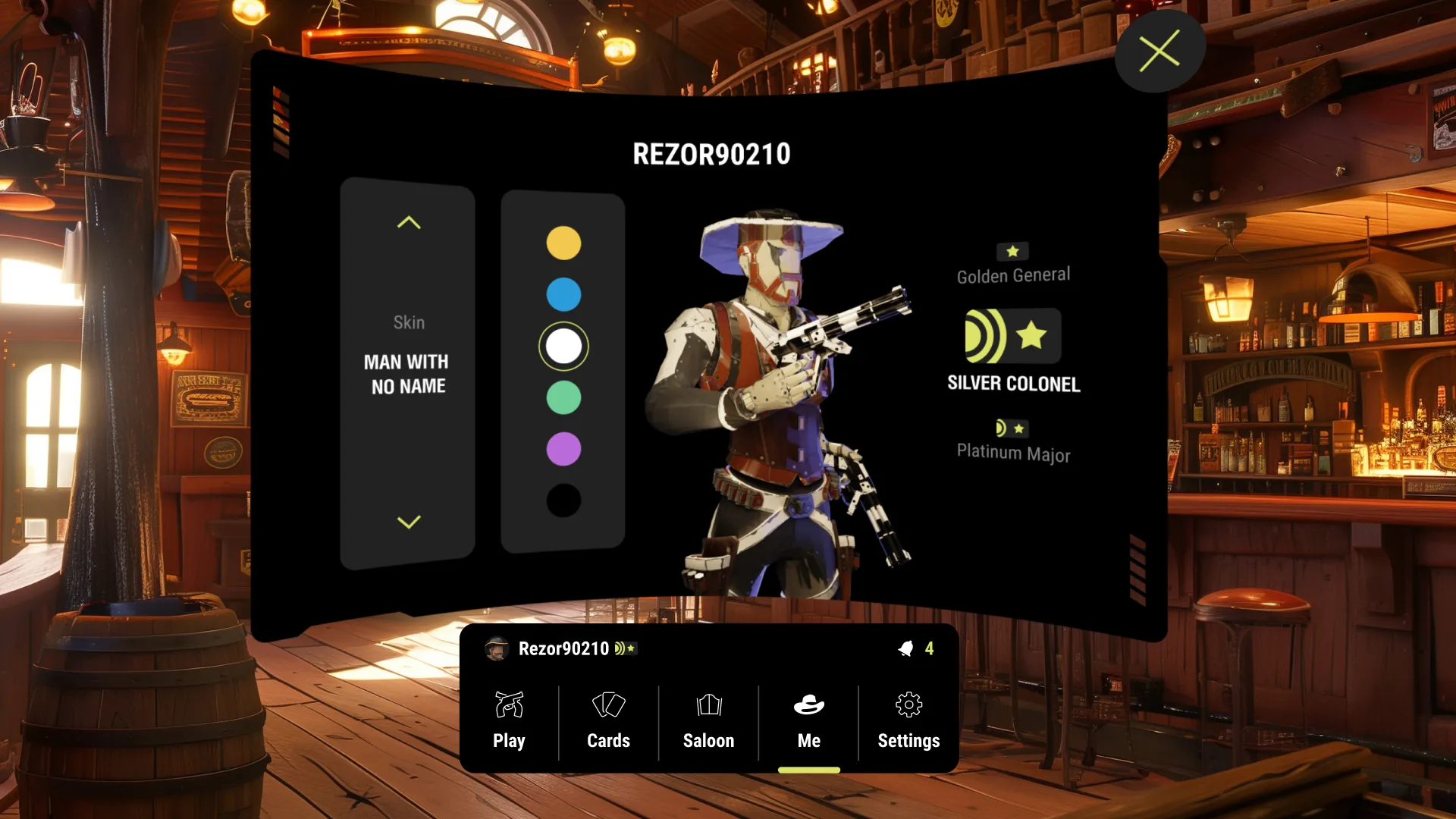Select the Platinum Major rank
The height and width of the screenshot is (819, 1456).
coord(1013,441)
